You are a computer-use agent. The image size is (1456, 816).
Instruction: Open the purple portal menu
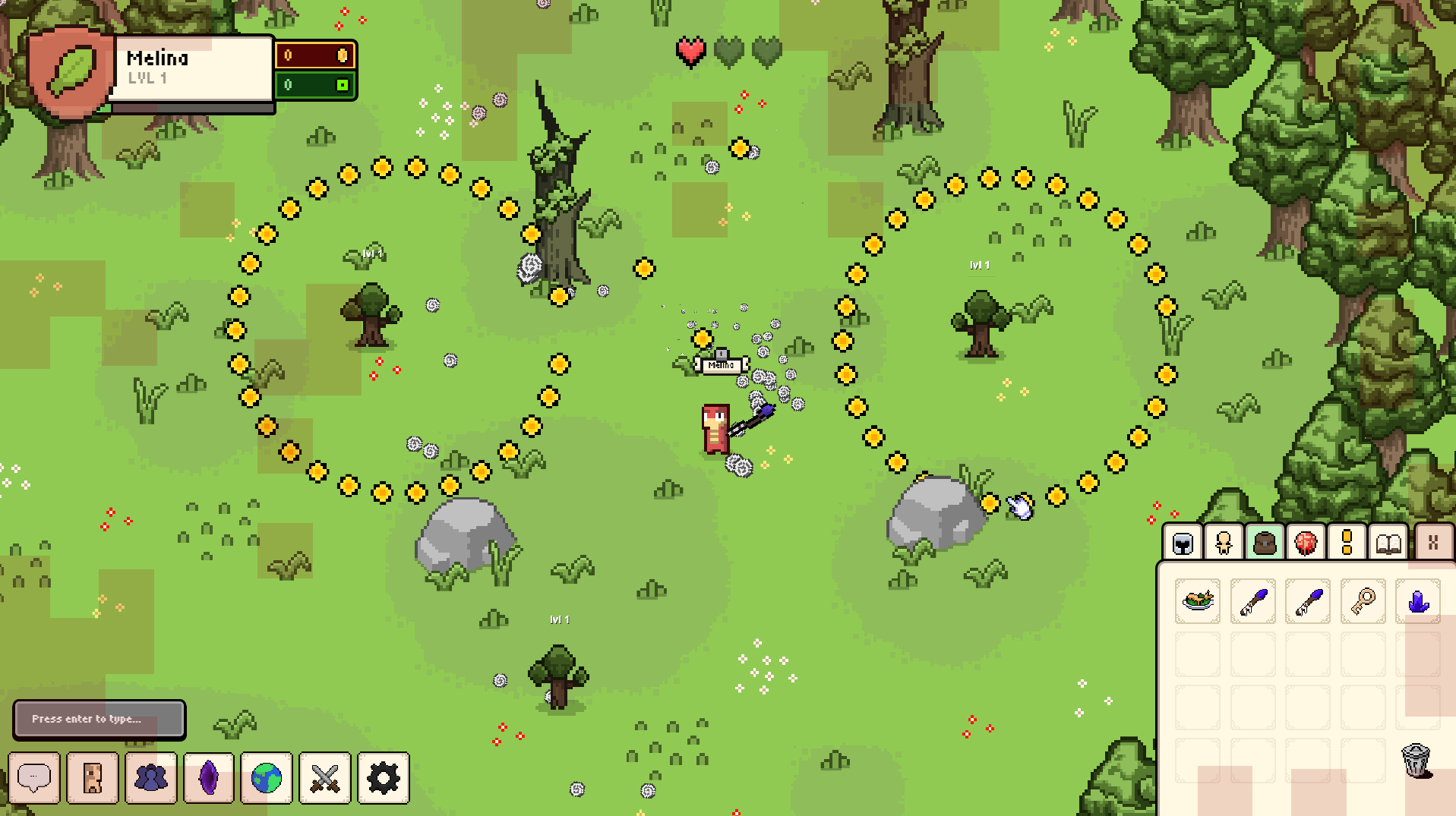tap(209, 777)
